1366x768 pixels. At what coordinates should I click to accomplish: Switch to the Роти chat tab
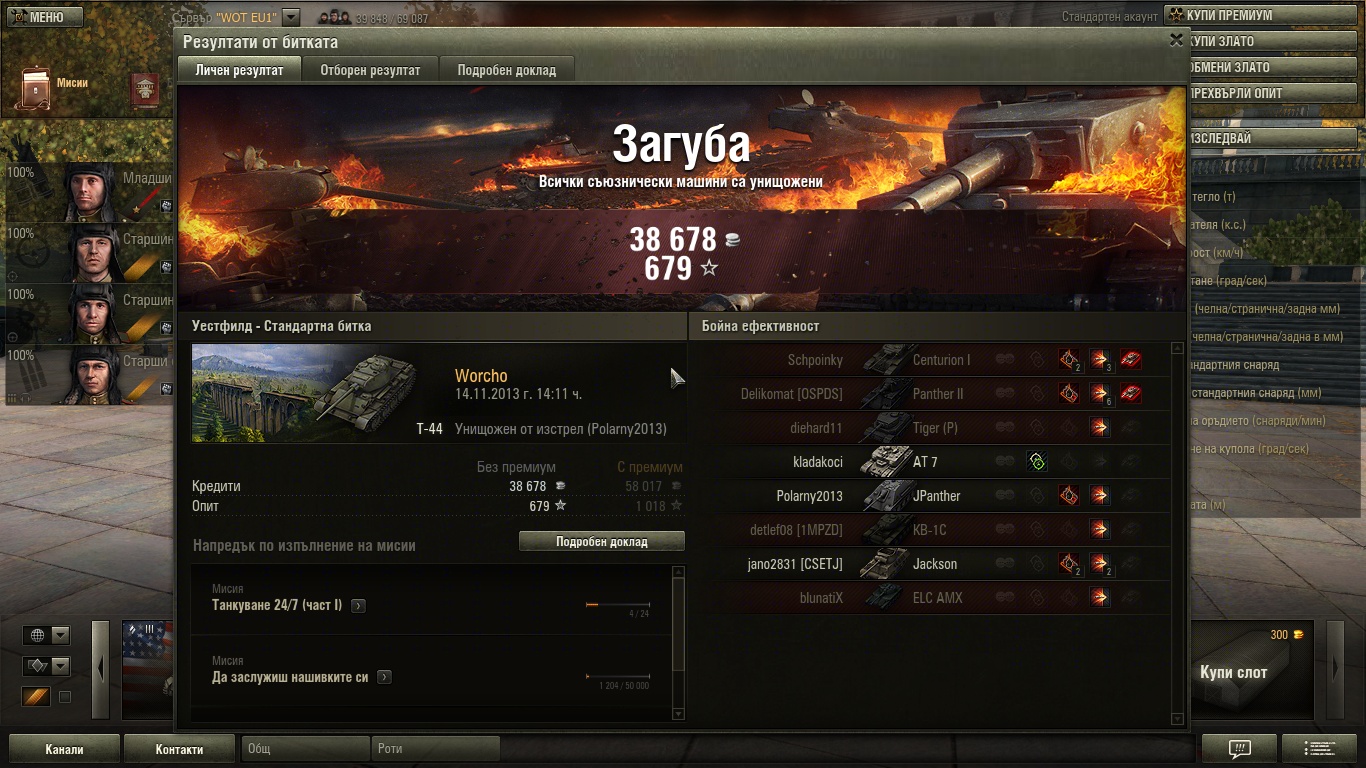click(x=435, y=749)
